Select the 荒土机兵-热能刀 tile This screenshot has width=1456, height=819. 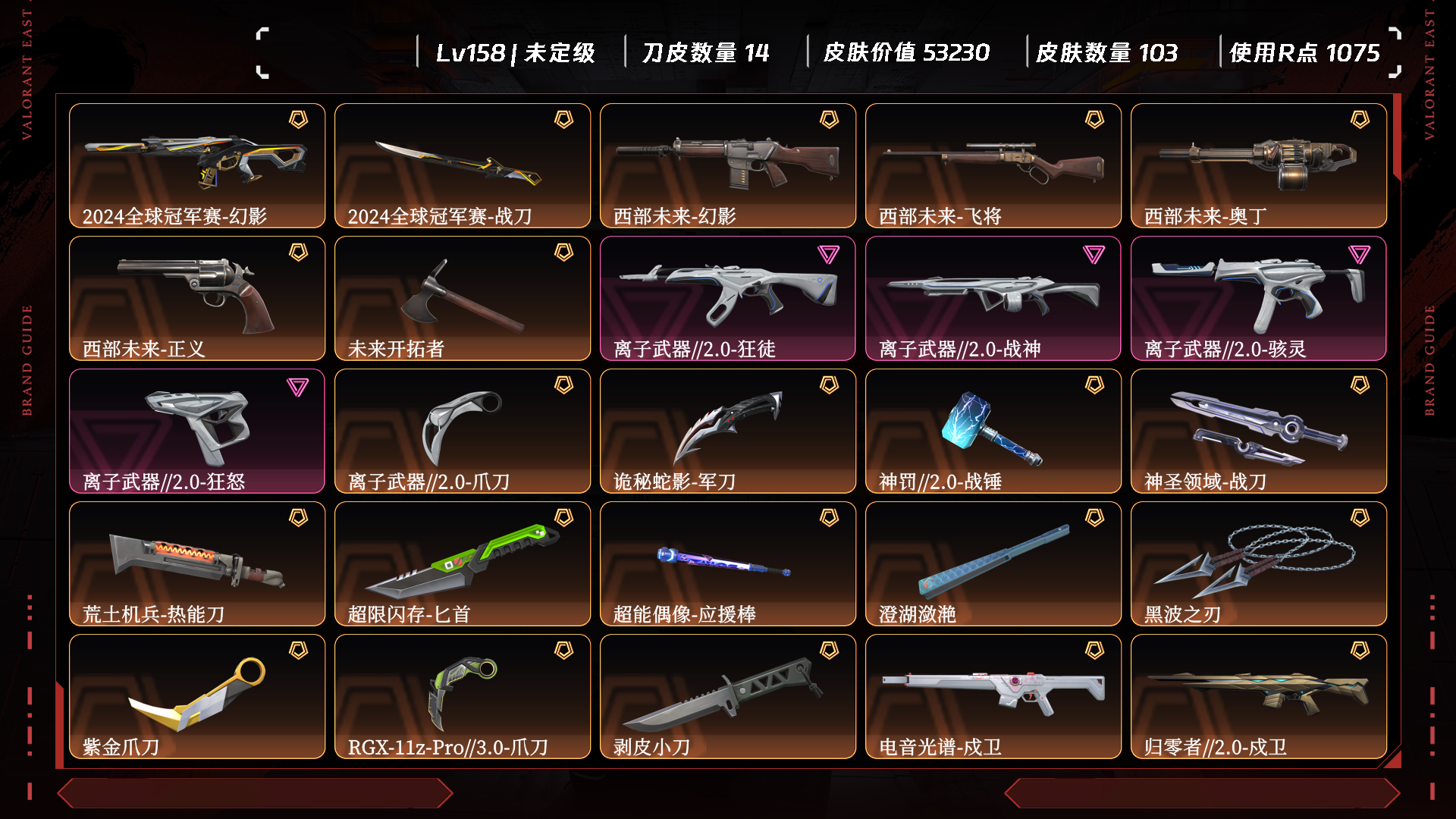pos(197,563)
